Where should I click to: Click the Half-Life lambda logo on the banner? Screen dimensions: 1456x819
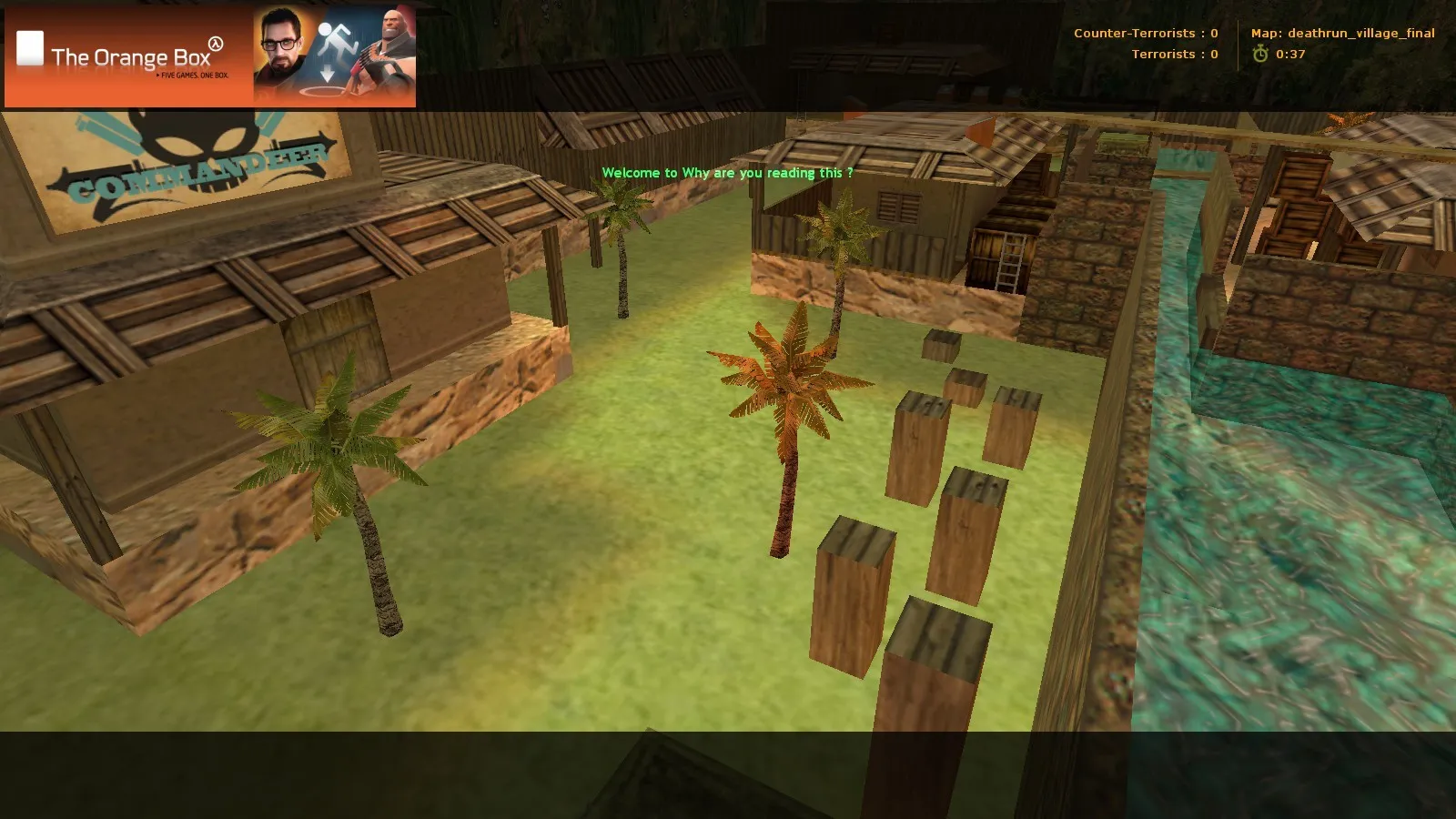point(215,44)
